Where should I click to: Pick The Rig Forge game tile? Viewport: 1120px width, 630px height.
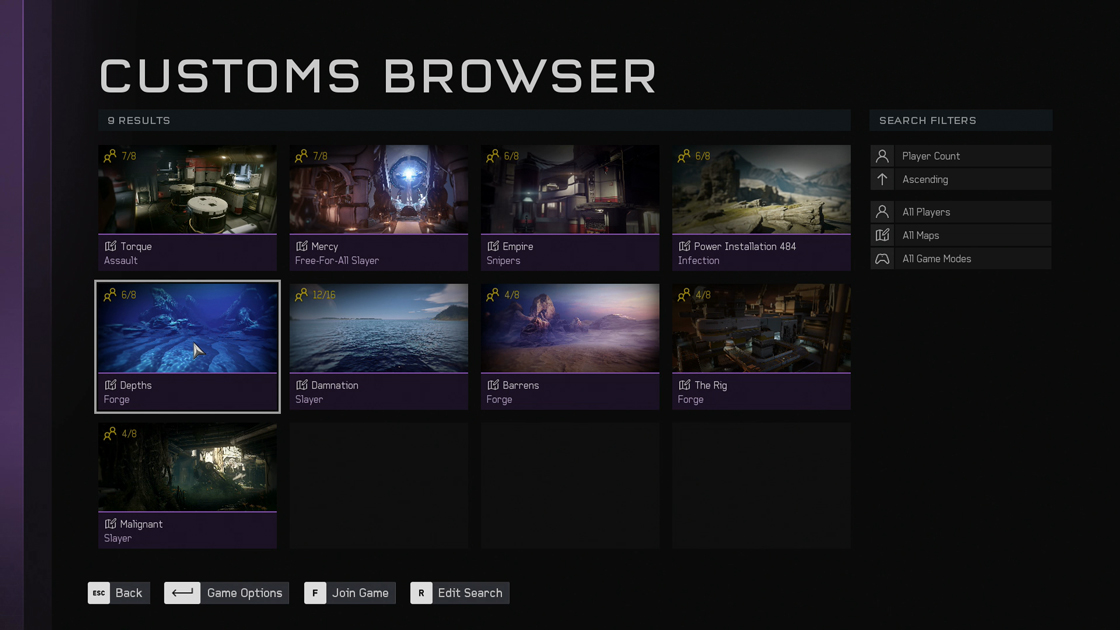(x=761, y=346)
